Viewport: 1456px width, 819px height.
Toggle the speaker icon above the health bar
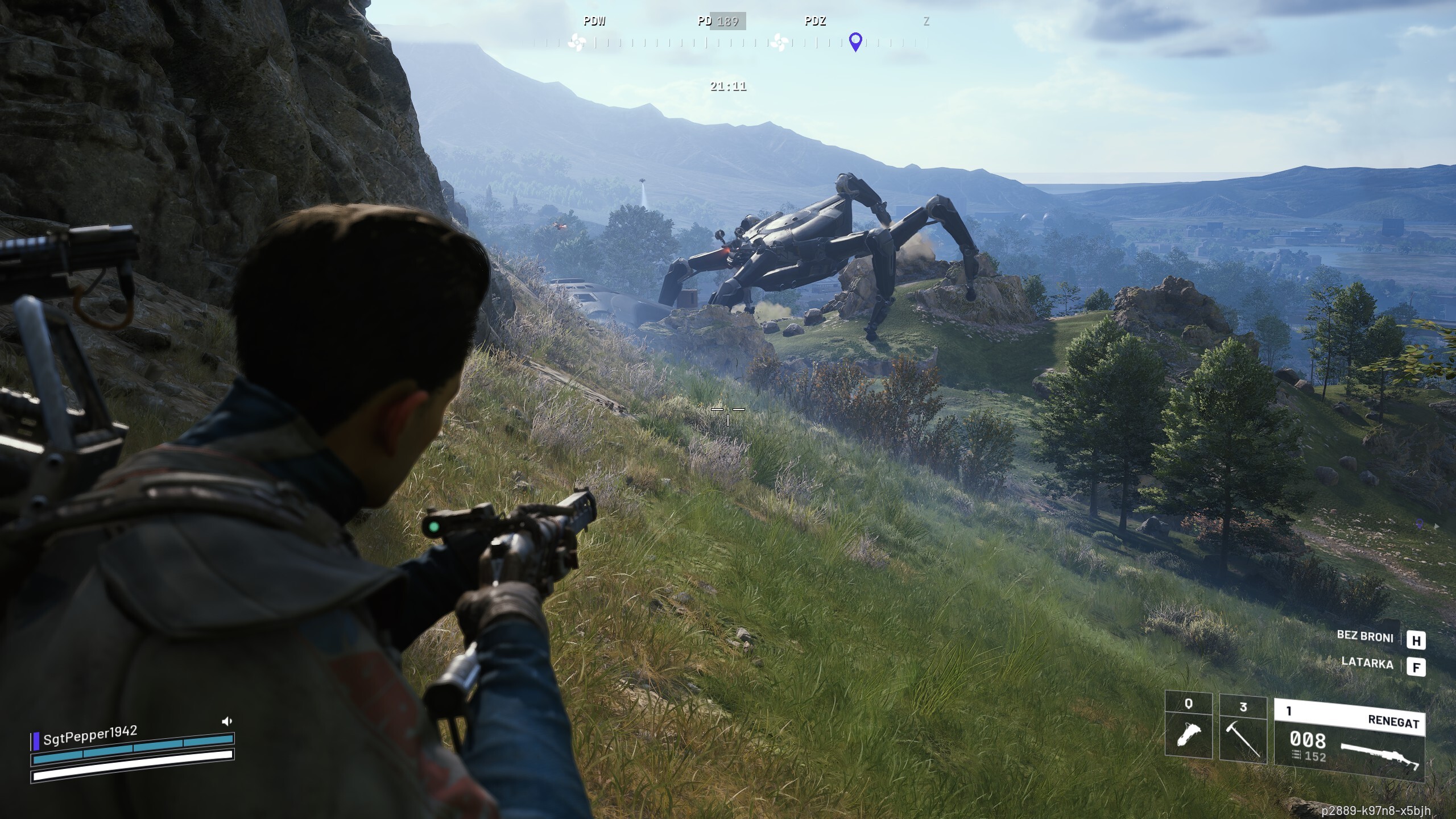pos(227,722)
